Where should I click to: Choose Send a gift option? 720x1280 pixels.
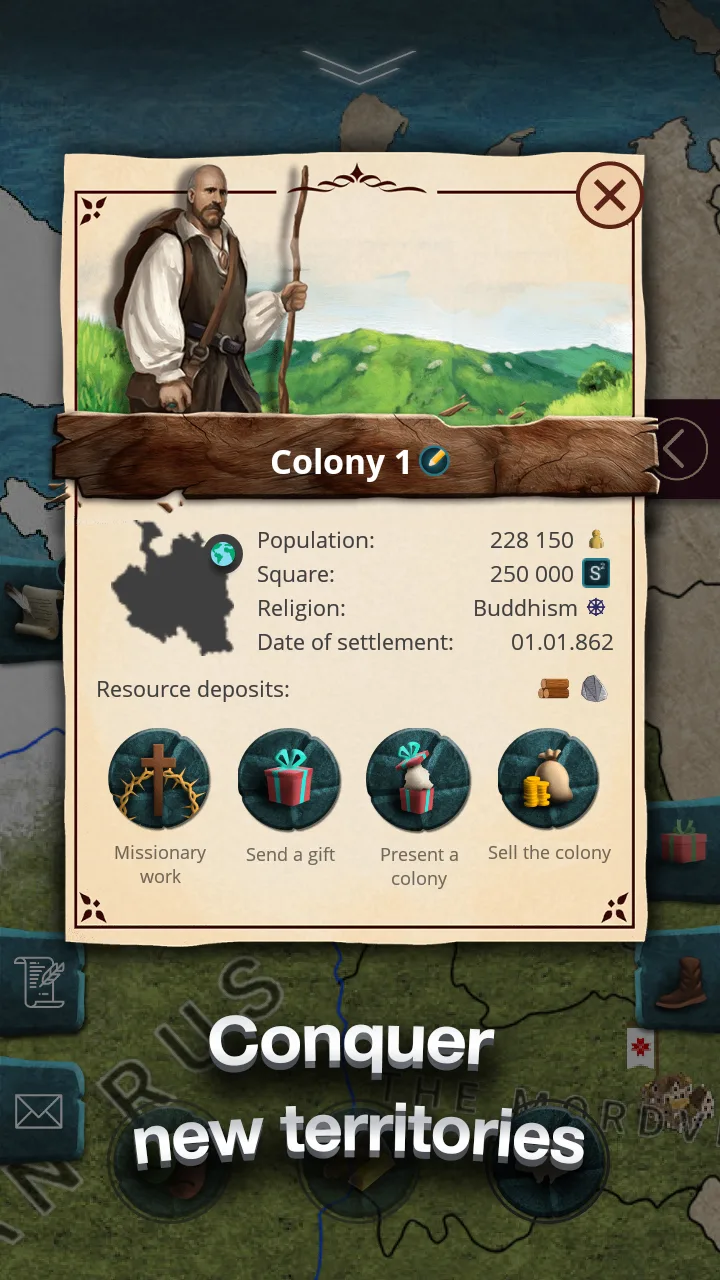point(290,779)
